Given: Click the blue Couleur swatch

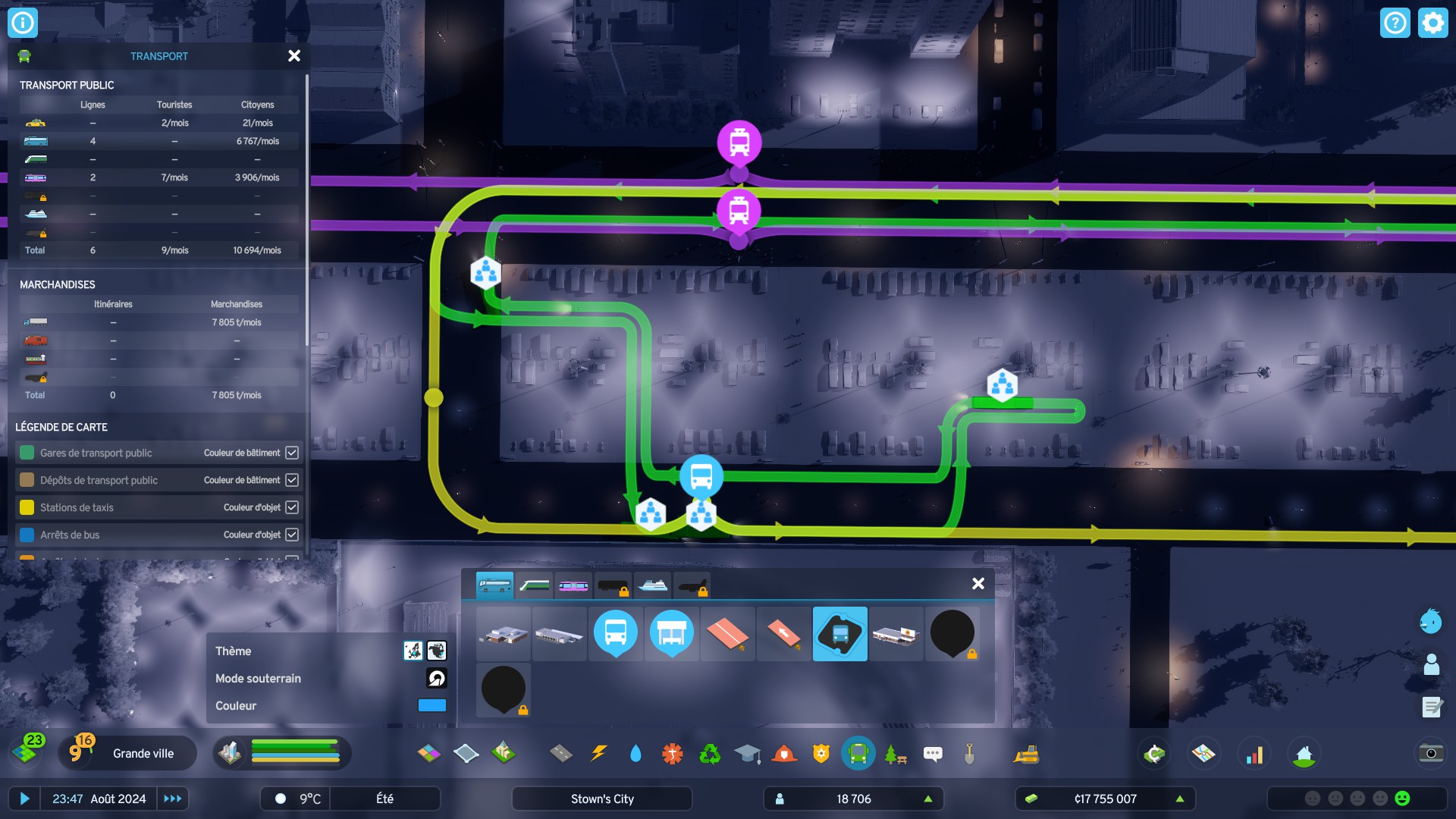Looking at the screenshot, I should coord(431,705).
